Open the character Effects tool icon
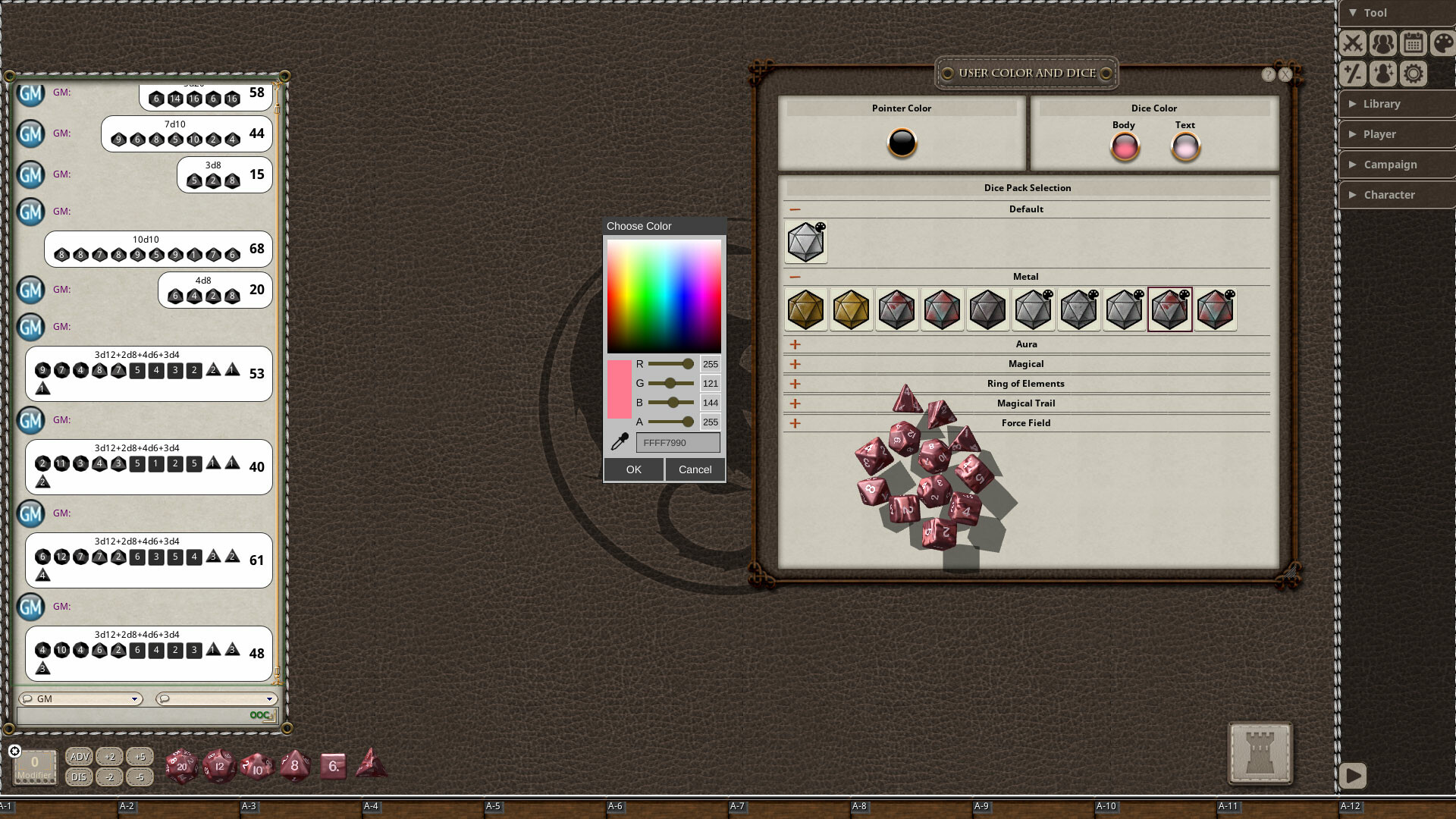The height and width of the screenshot is (819, 1456). 1383,74
